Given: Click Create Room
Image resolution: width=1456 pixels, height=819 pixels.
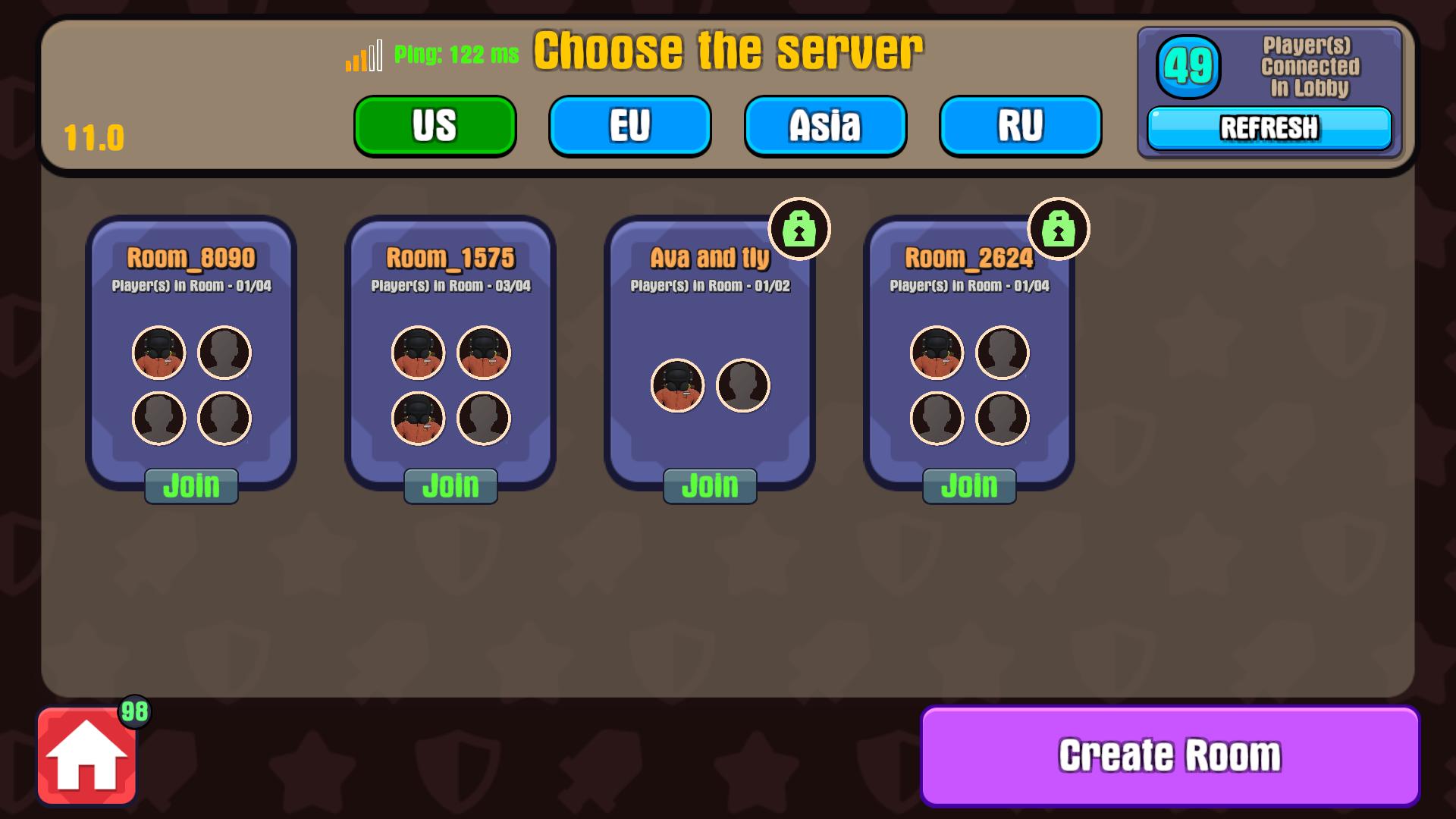Looking at the screenshot, I should (1172, 755).
